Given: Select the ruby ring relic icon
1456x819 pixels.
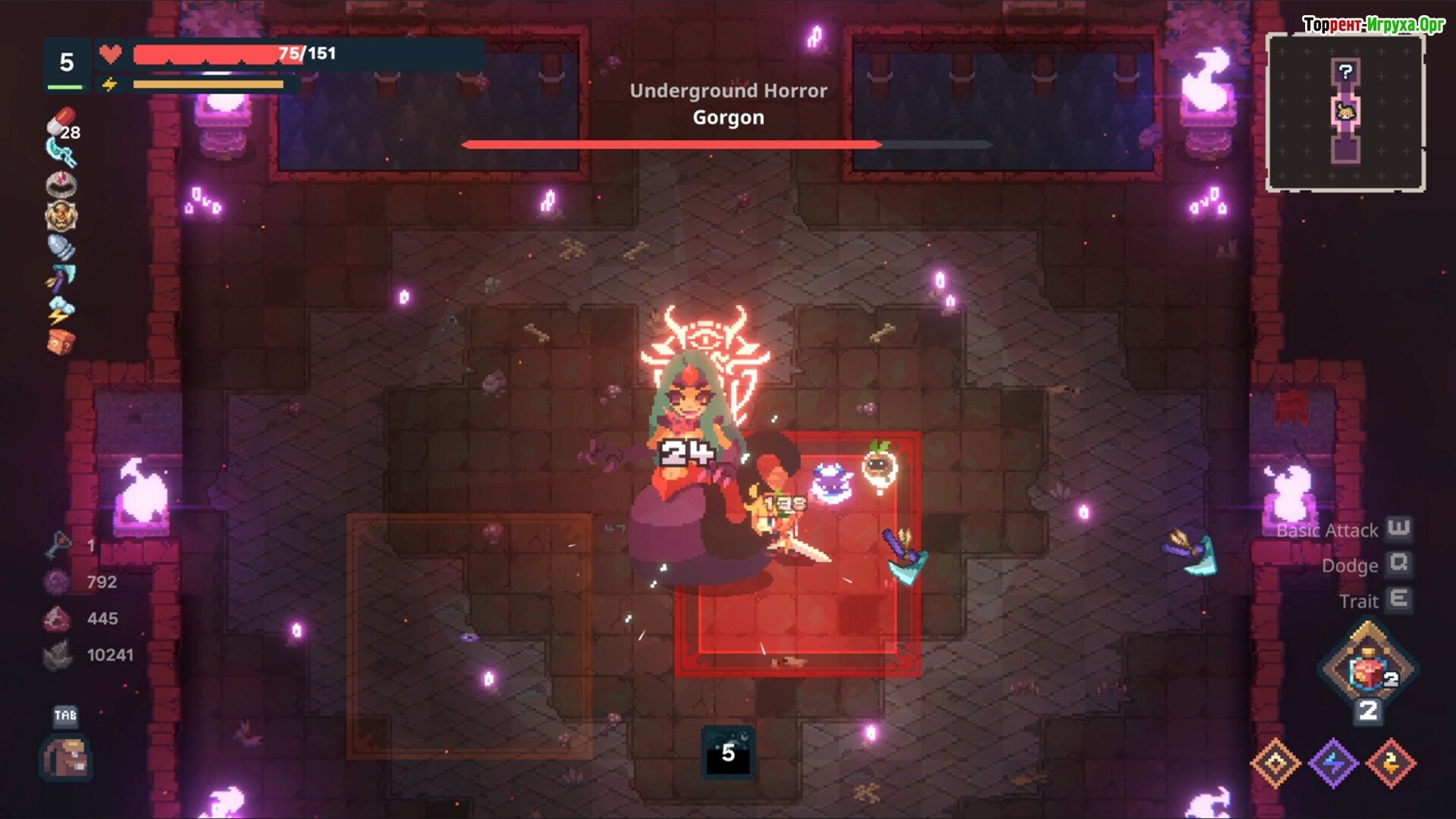Looking at the screenshot, I should point(61,184).
